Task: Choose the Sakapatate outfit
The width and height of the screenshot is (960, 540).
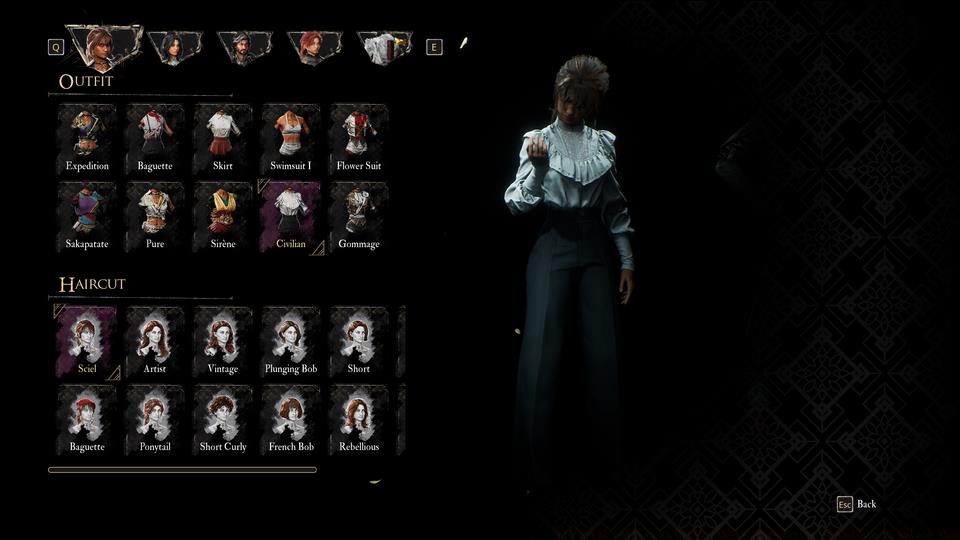Action: pos(87,216)
